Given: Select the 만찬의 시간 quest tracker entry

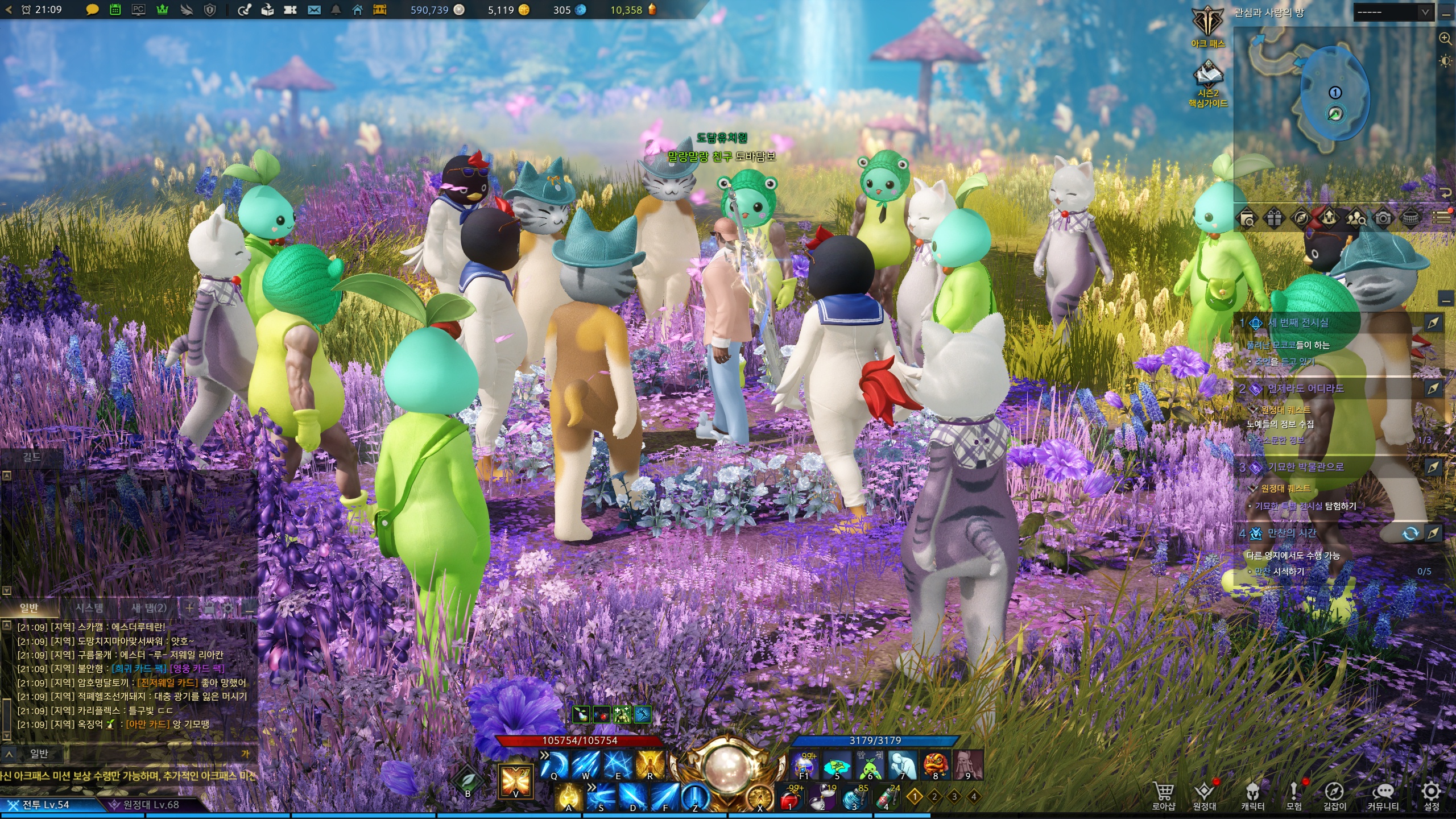Looking at the screenshot, I should pos(1292,533).
